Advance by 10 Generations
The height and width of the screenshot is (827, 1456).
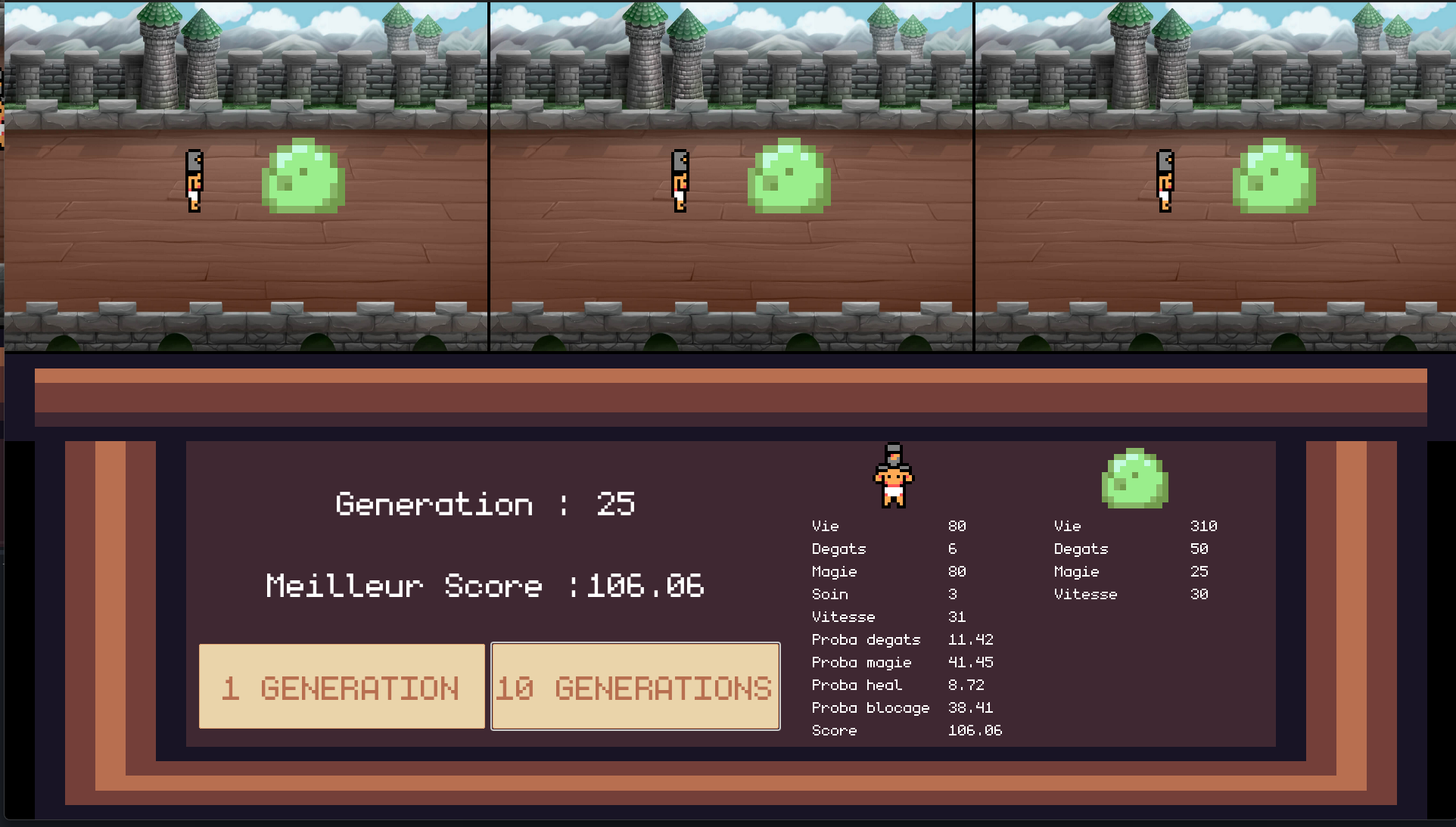635,686
